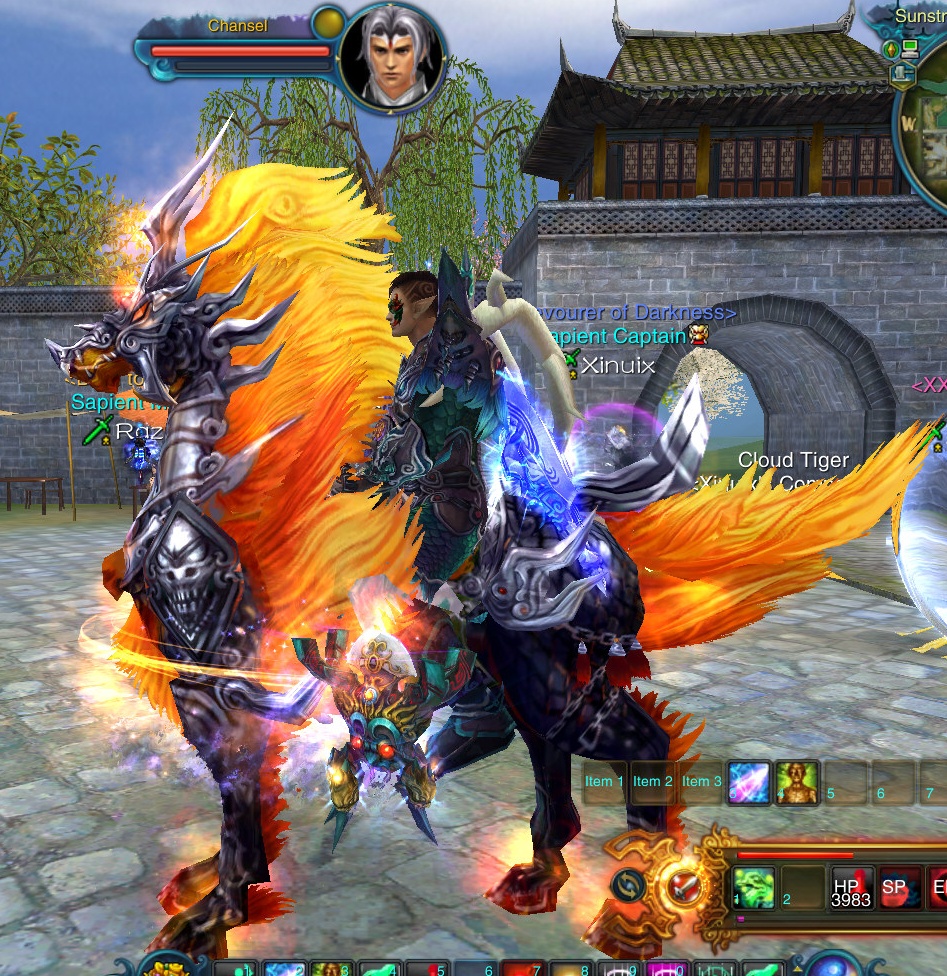Click the gold orb beside Chansel's name
The height and width of the screenshot is (976, 947).
click(327, 23)
